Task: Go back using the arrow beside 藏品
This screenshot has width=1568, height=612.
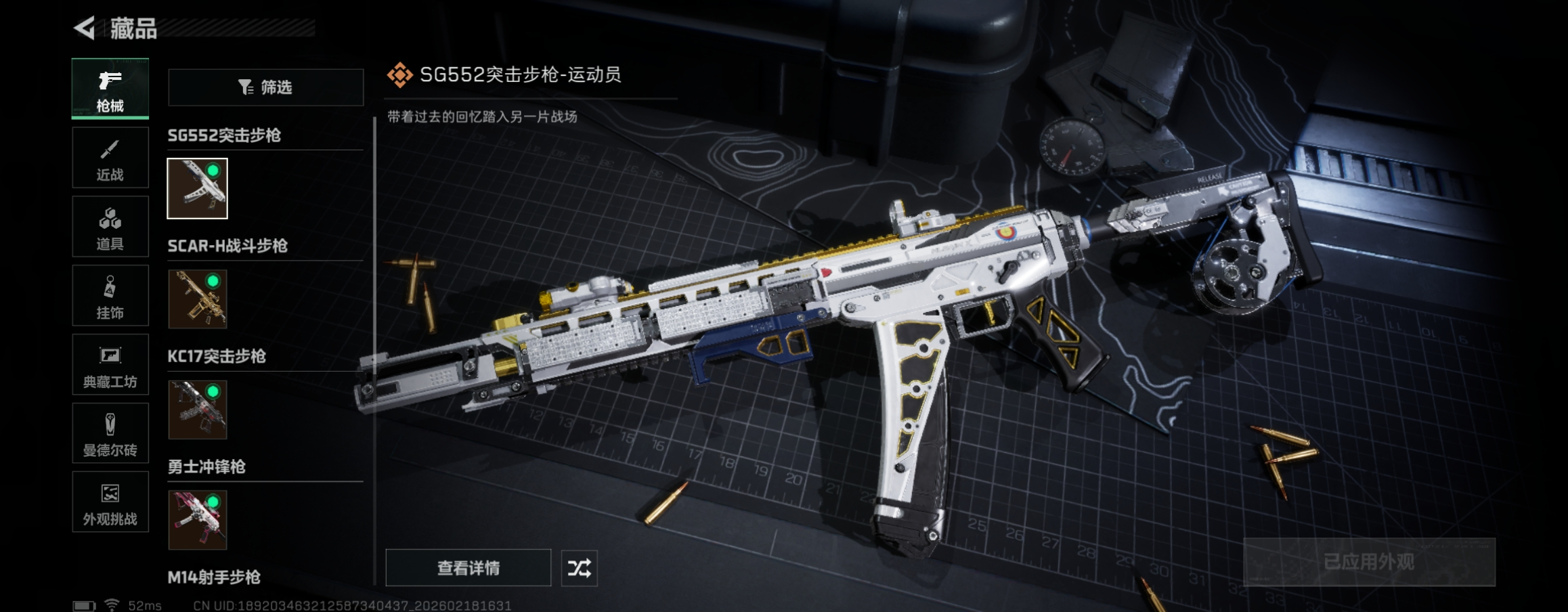Action: point(85,28)
